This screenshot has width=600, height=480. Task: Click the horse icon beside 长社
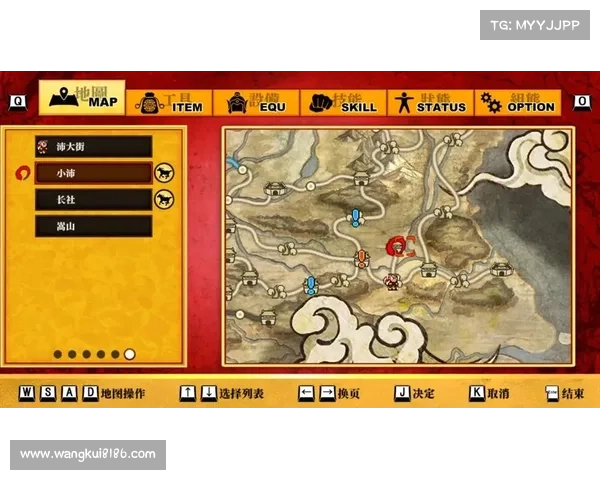164,199
